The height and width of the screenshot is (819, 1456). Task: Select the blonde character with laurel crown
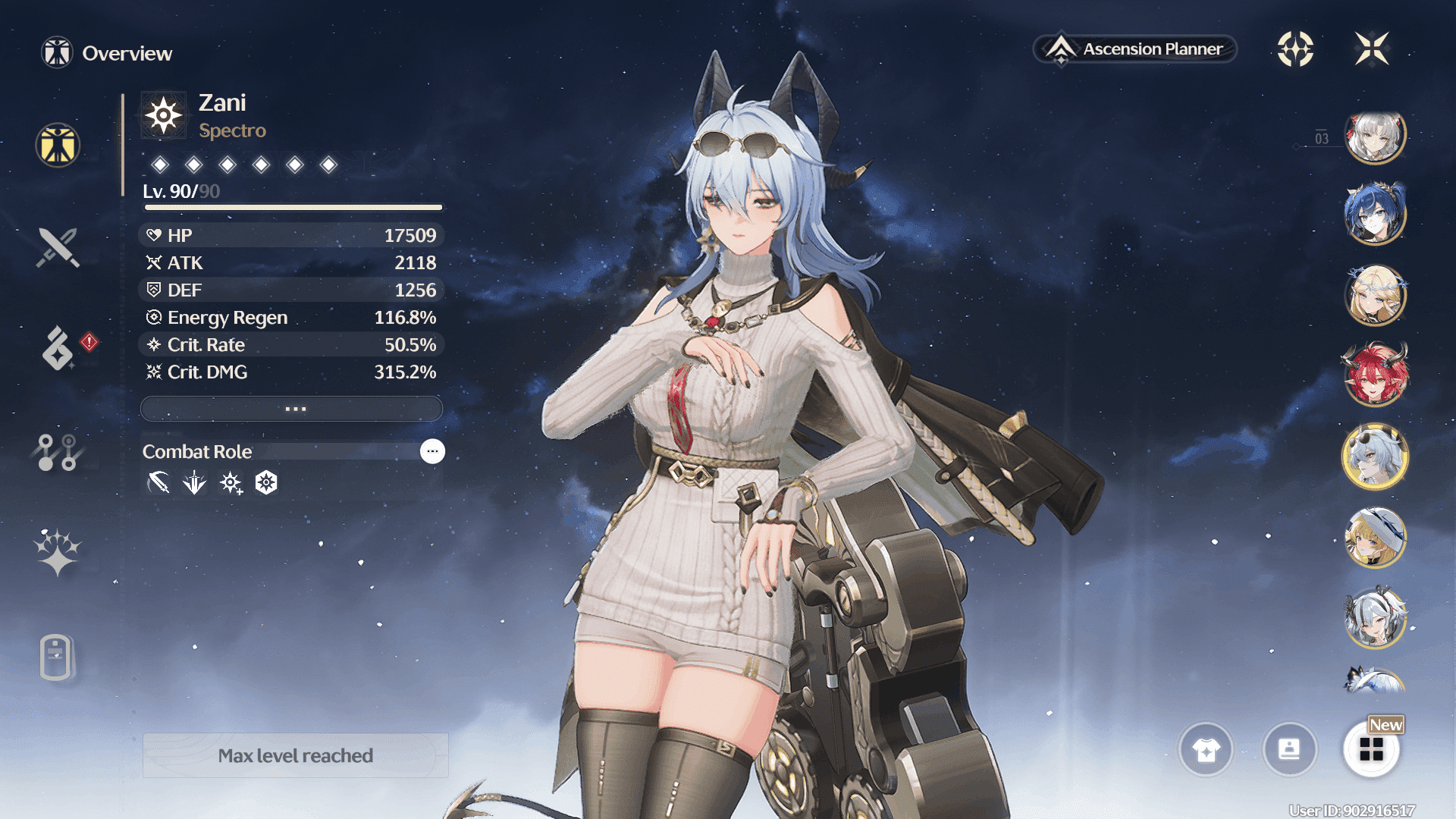tap(1375, 295)
